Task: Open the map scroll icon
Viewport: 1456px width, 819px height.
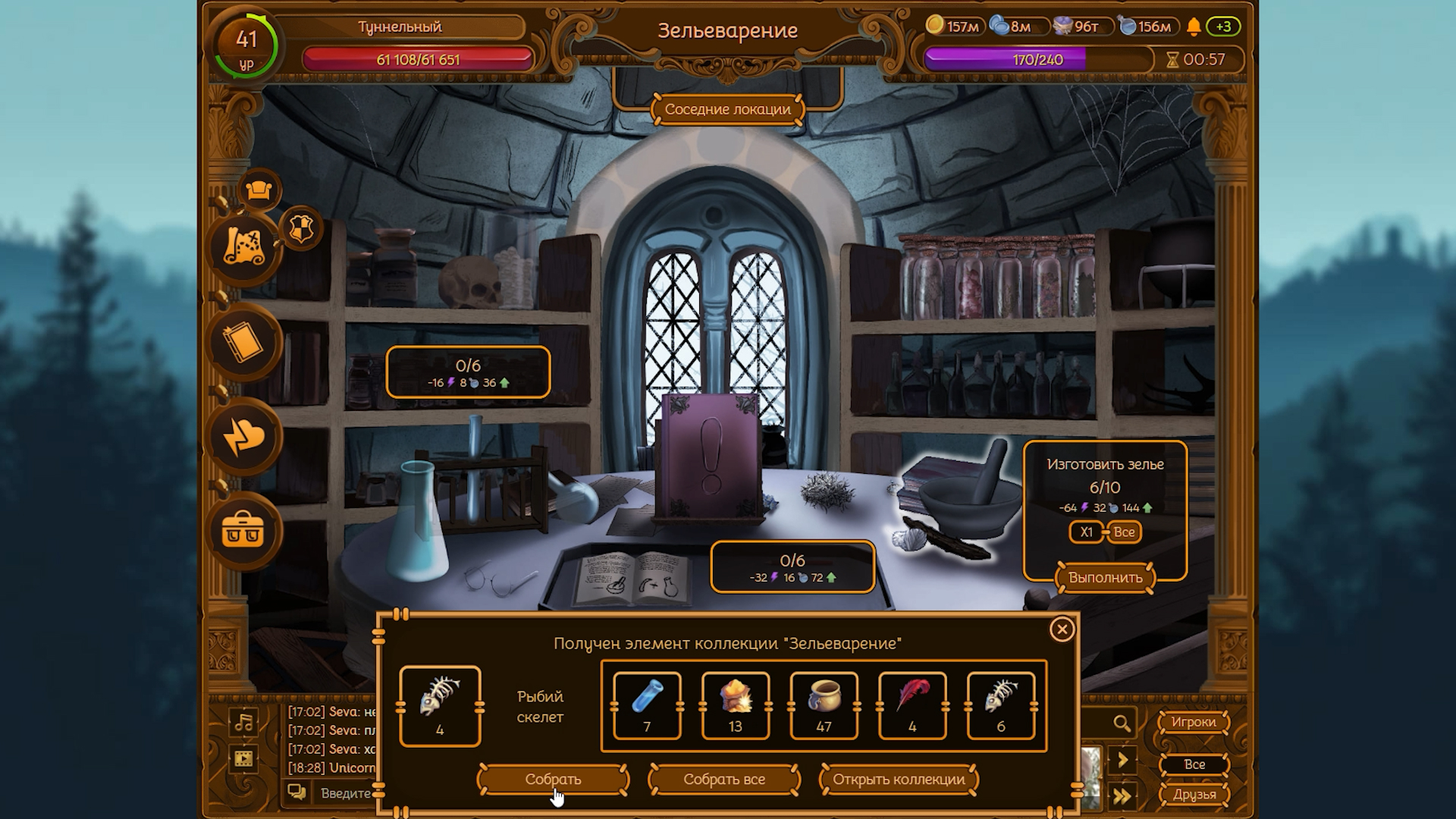Action: (x=243, y=248)
